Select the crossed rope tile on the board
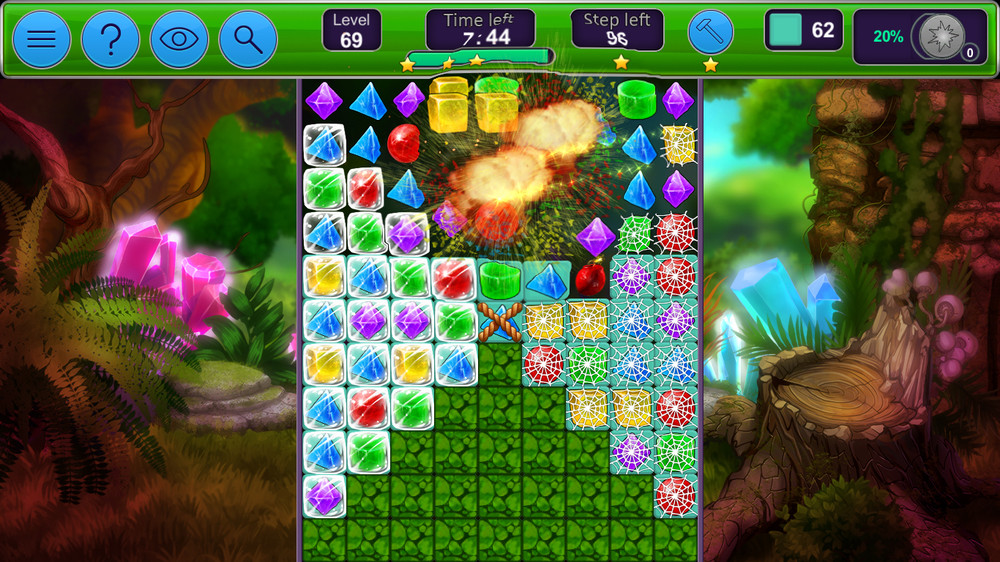1000x562 pixels. pos(500,321)
